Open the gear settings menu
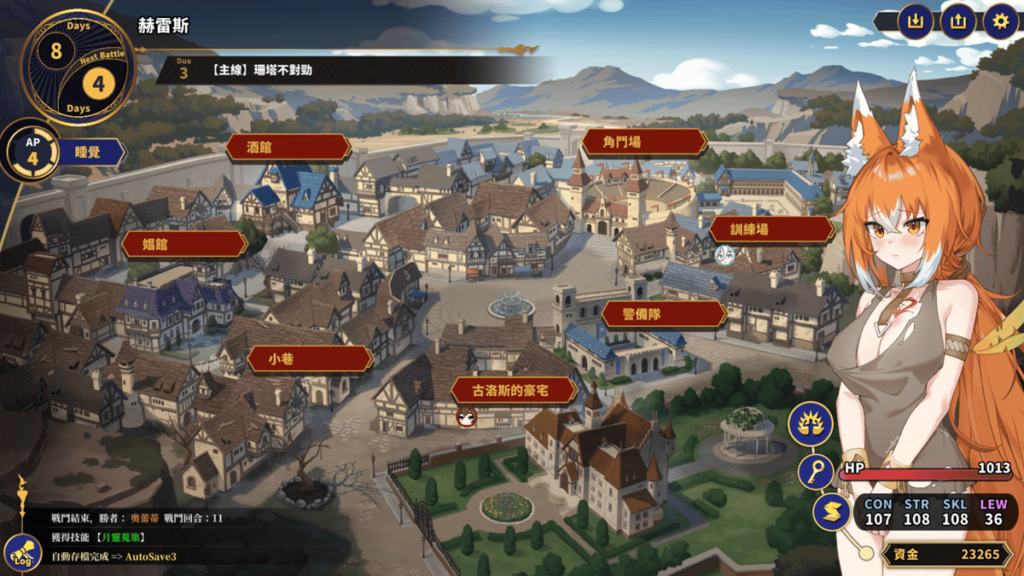 point(999,21)
